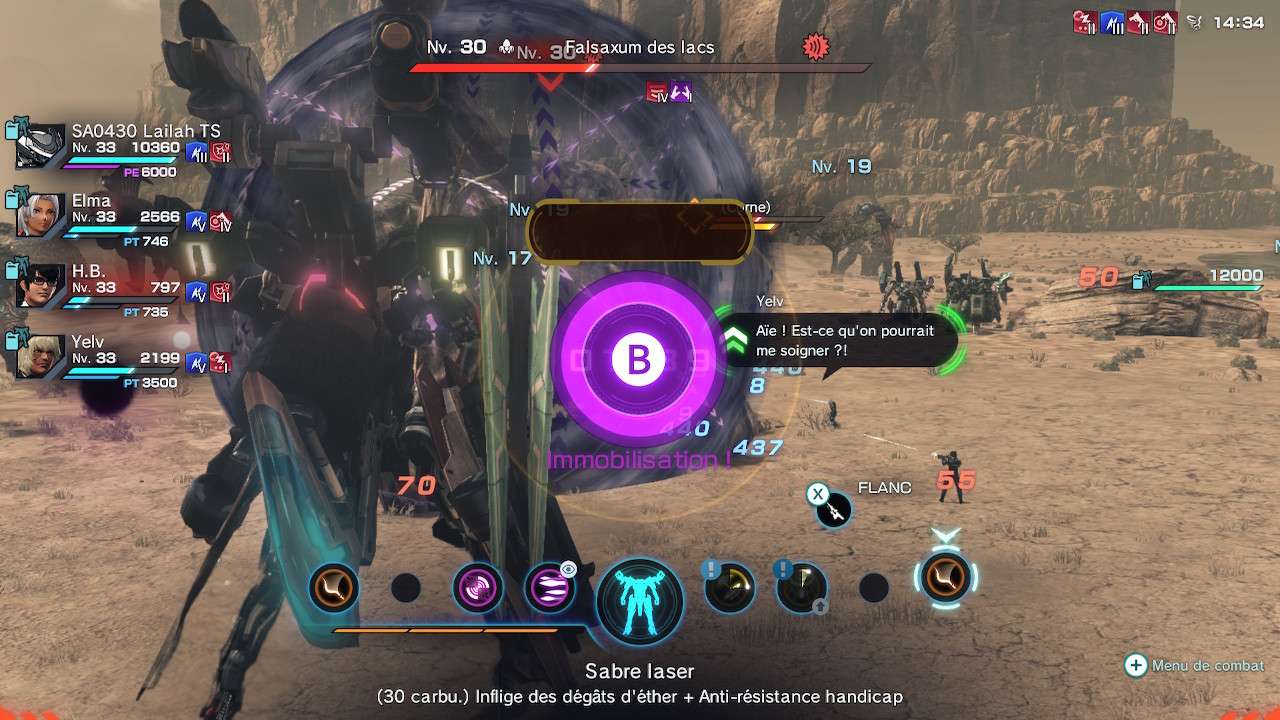Choose H.B.'s party portrait
This screenshot has width=1280, height=720.
click(x=41, y=287)
